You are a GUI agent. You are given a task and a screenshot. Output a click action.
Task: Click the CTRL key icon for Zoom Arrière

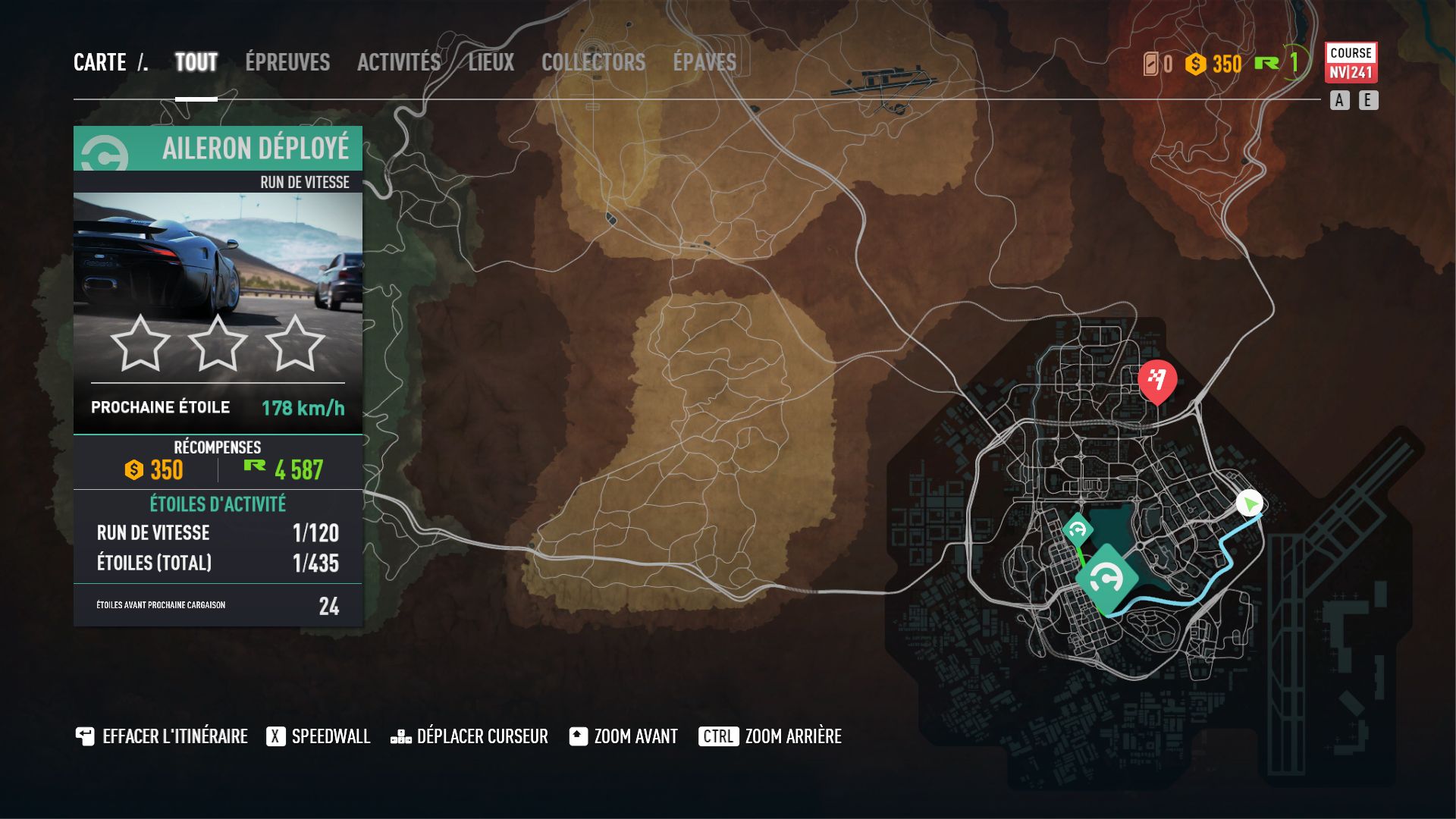click(x=717, y=736)
